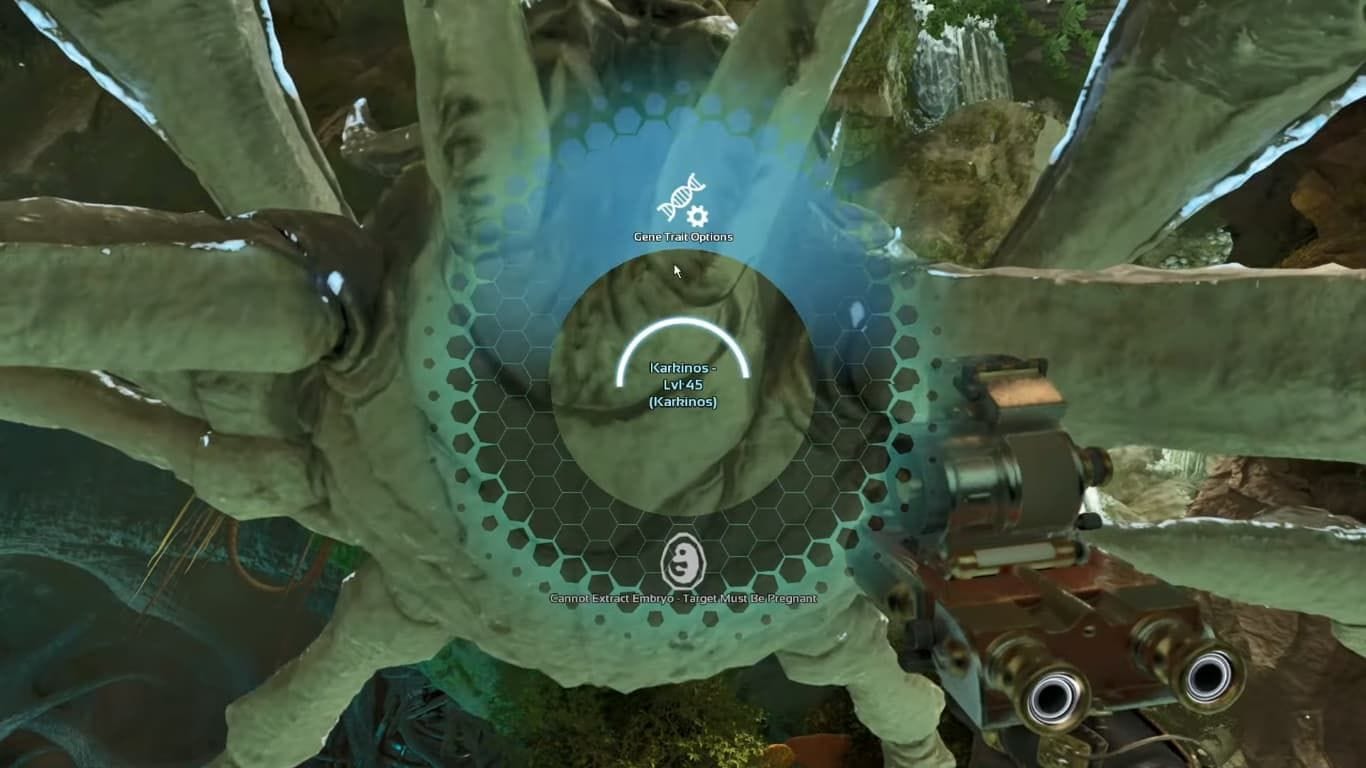Screen dimensions: 1366x768
Task: Select the Lvl 45 level text
Action: 683,384
